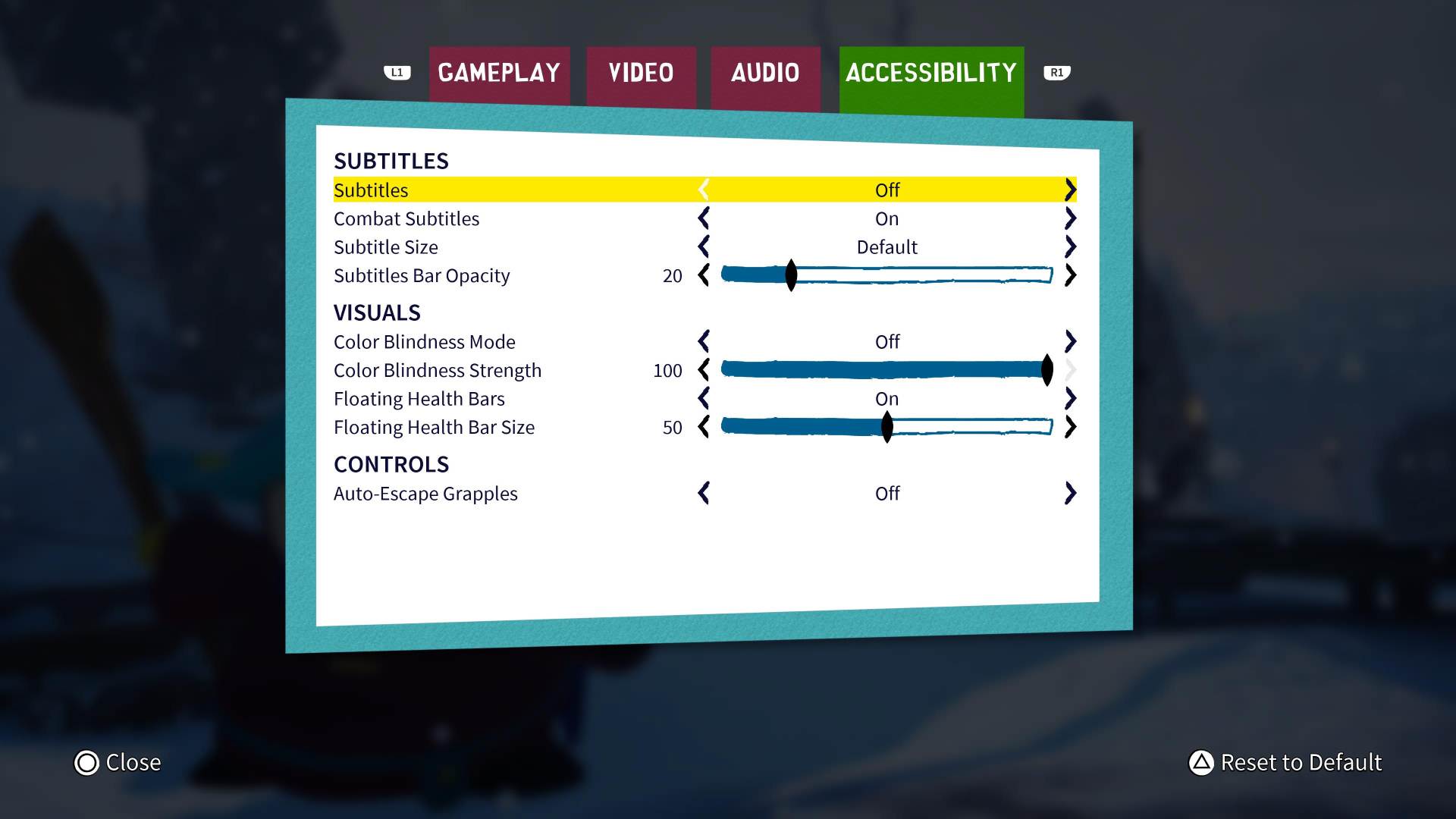1456x819 pixels.
Task: Click the right arrow on Combat Subtitles
Action: tap(1071, 218)
